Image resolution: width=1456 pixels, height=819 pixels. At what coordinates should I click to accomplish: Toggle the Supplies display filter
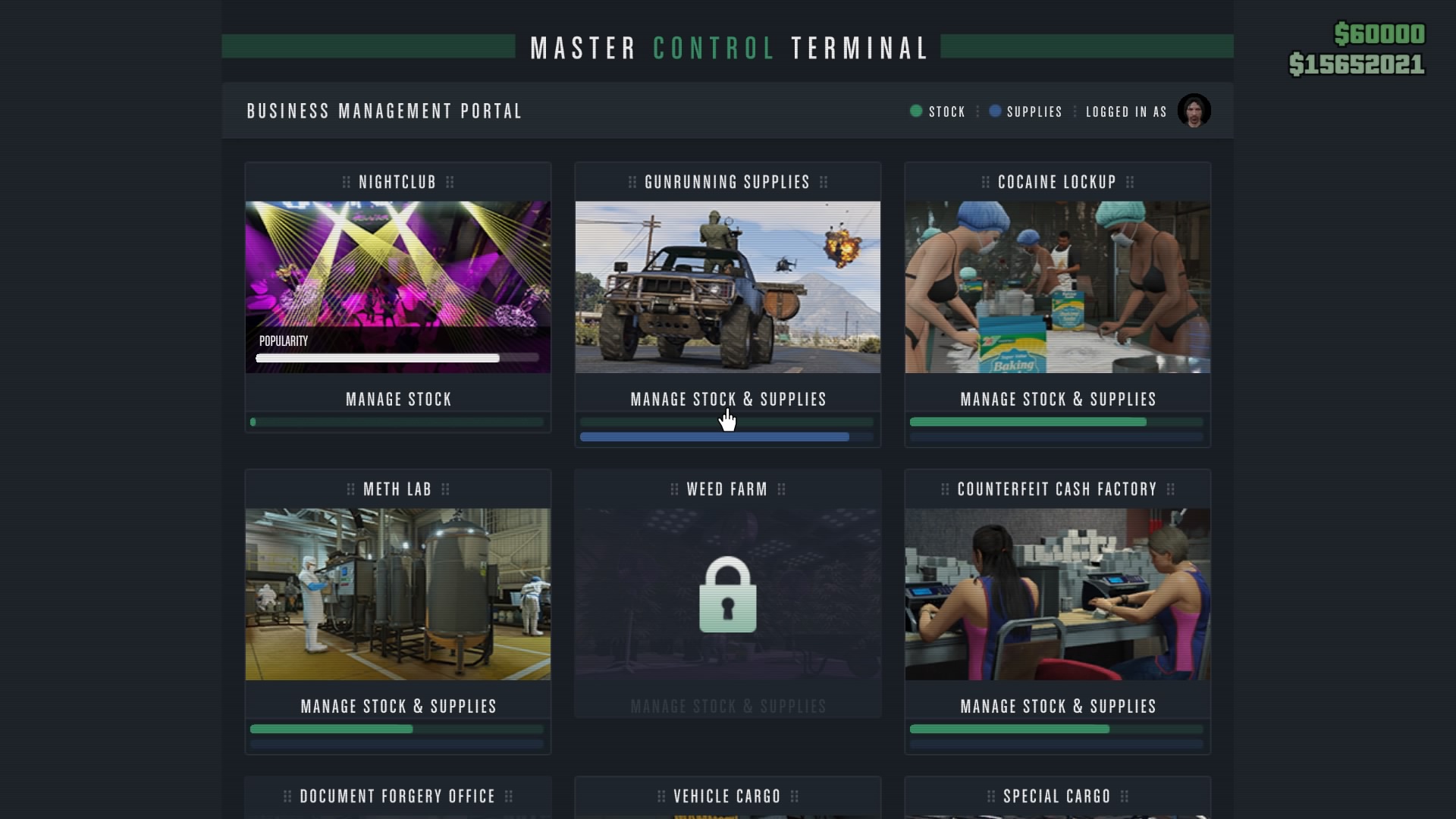coord(1025,111)
